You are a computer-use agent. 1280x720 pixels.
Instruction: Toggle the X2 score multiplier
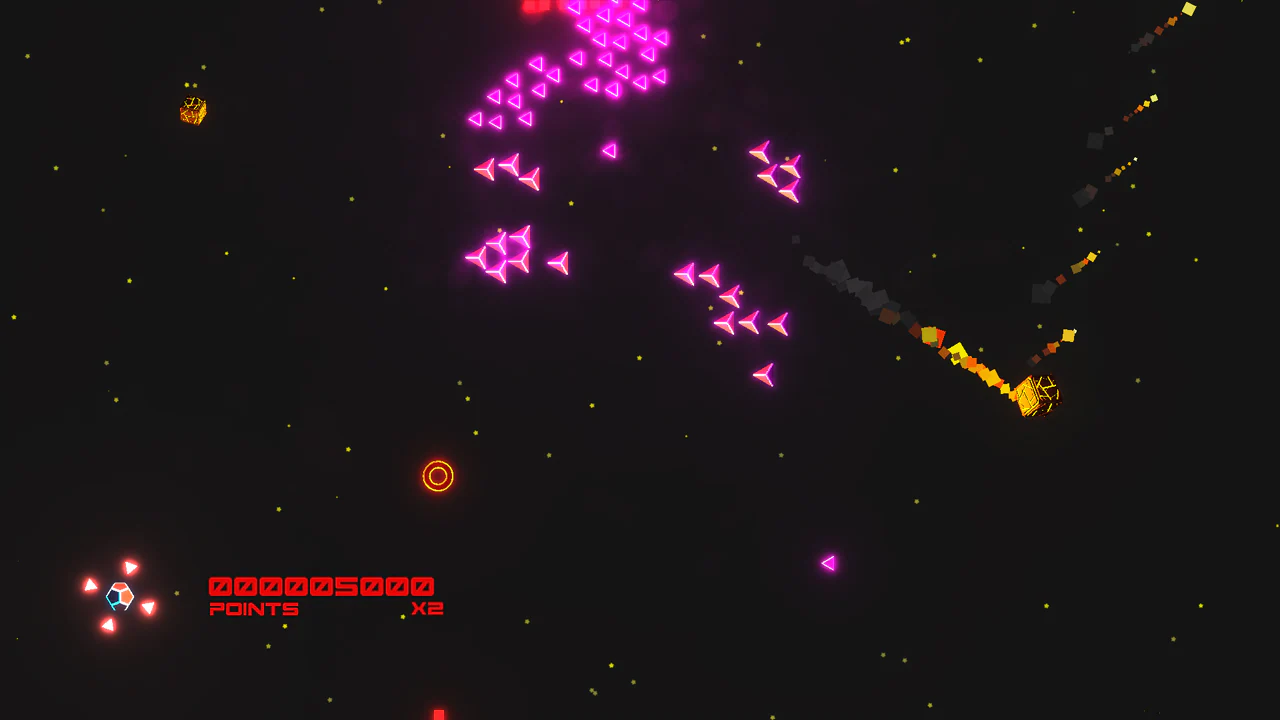click(x=430, y=607)
